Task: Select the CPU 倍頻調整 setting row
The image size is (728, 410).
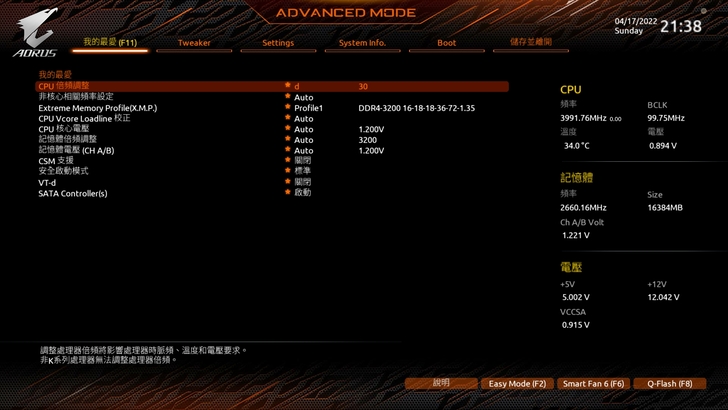Action: (64, 87)
